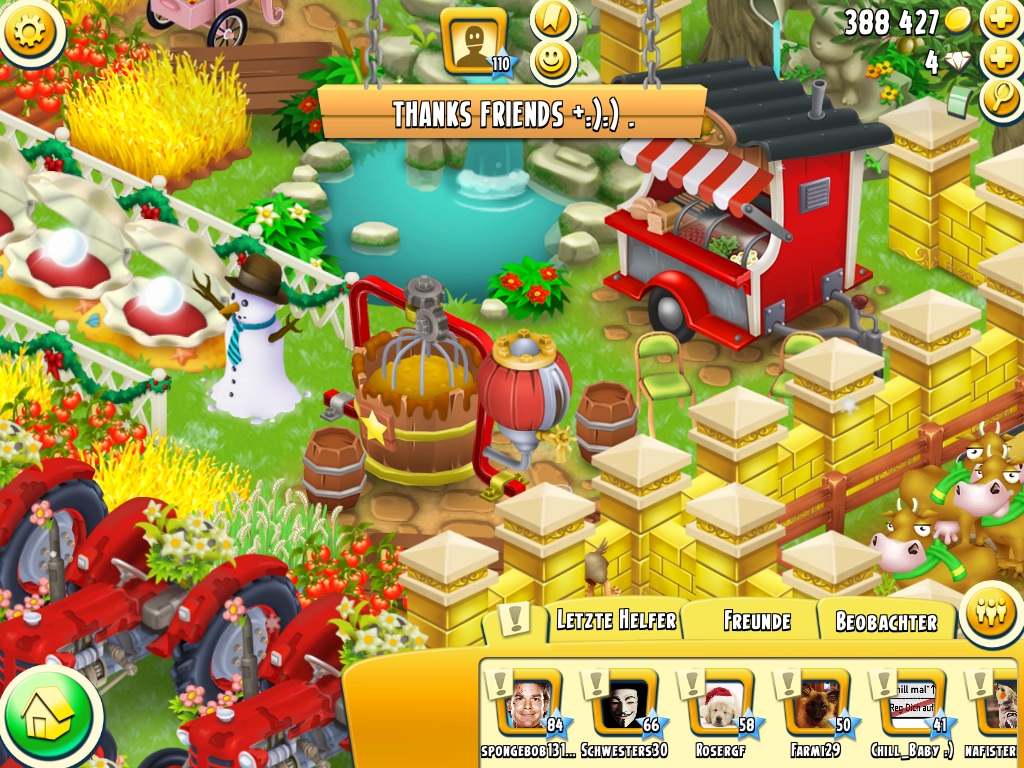The width and height of the screenshot is (1024, 768).
Task: Toggle the friends panel with people button
Action: click(990, 613)
